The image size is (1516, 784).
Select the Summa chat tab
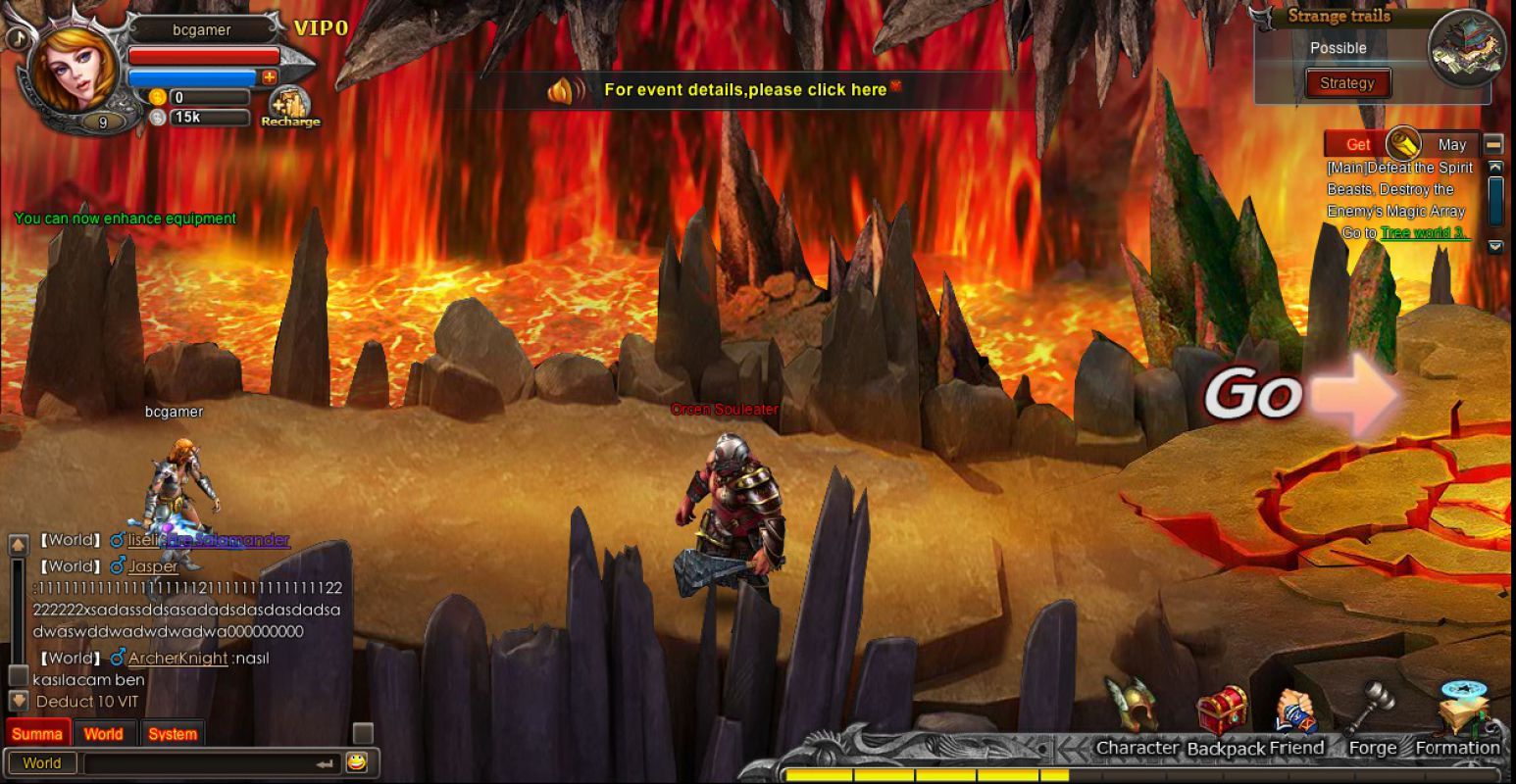(37, 734)
